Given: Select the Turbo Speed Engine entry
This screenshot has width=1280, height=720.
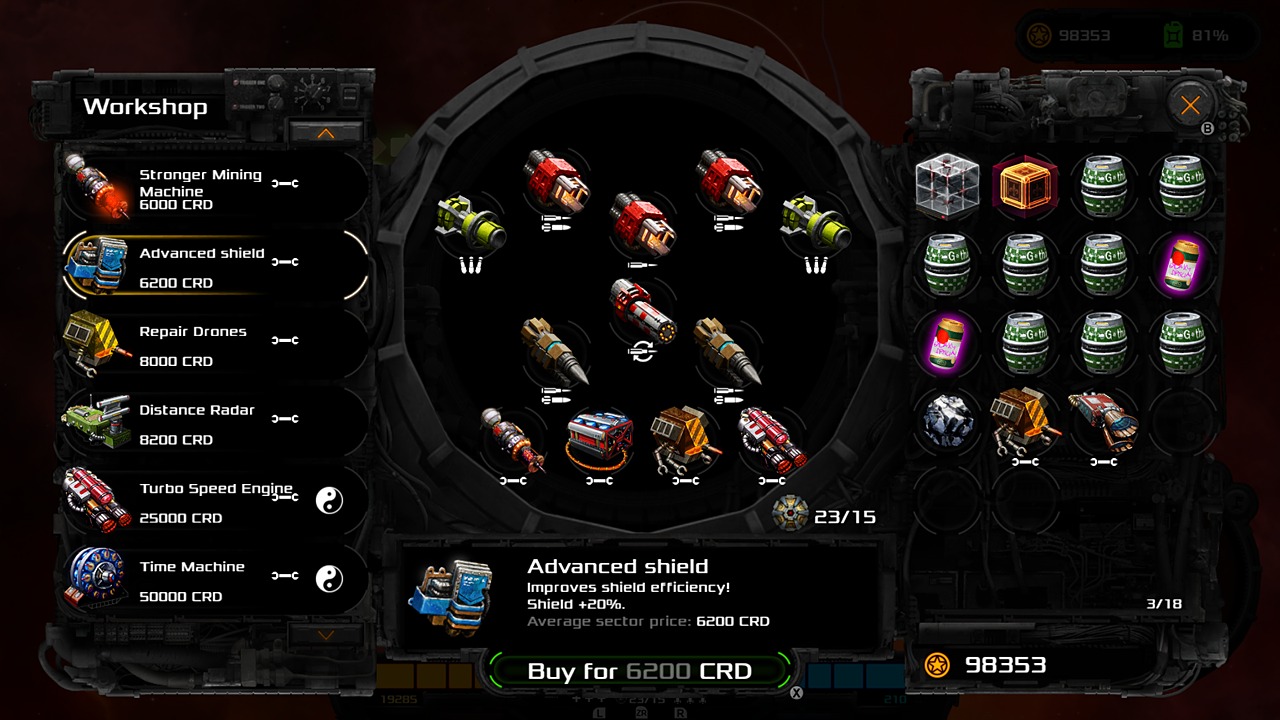Looking at the screenshot, I should pyautogui.click(x=200, y=501).
